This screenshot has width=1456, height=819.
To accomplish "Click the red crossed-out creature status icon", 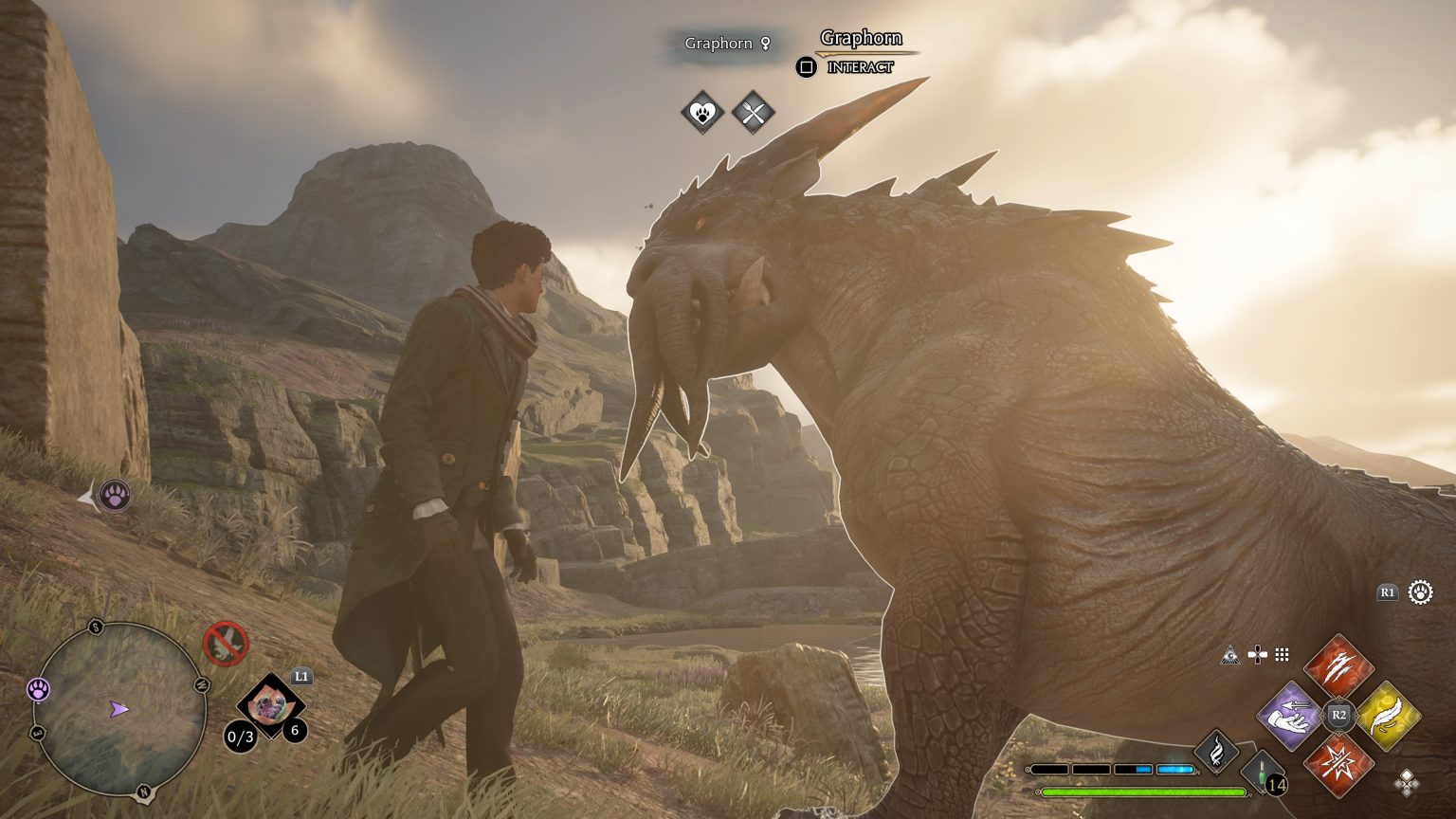I will [x=226, y=645].
